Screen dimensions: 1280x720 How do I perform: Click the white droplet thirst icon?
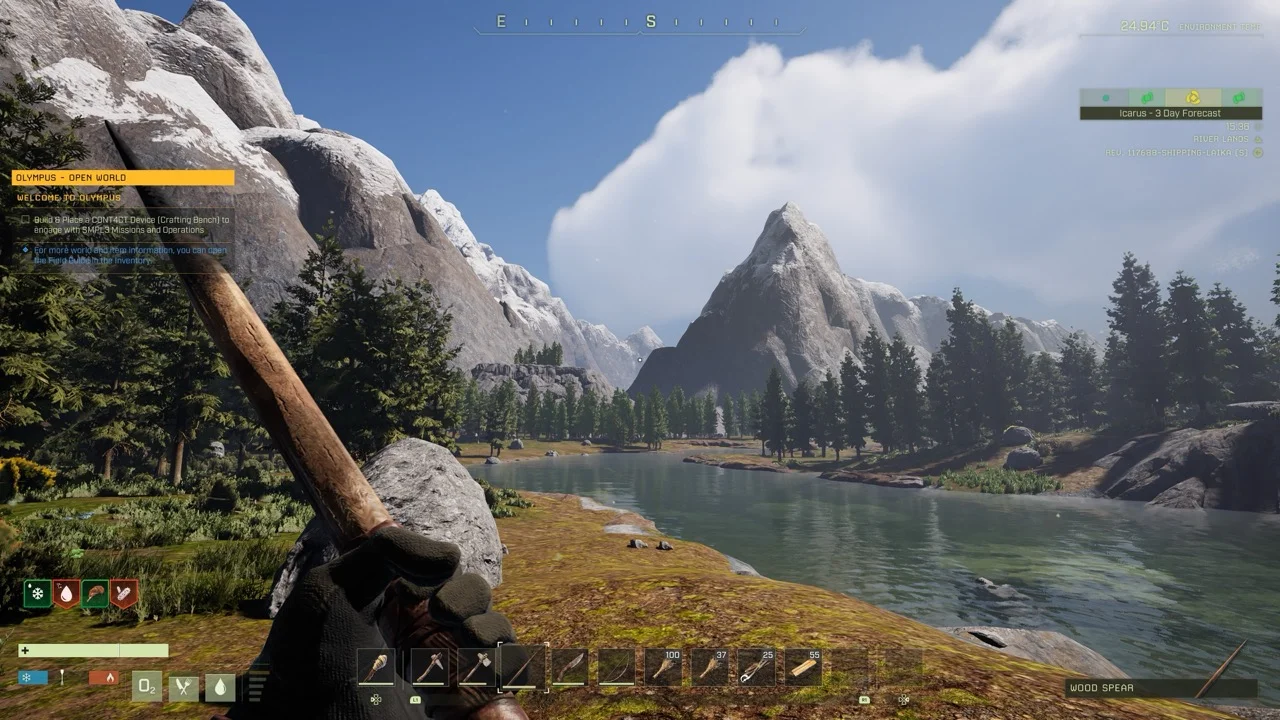click(220, 687)
